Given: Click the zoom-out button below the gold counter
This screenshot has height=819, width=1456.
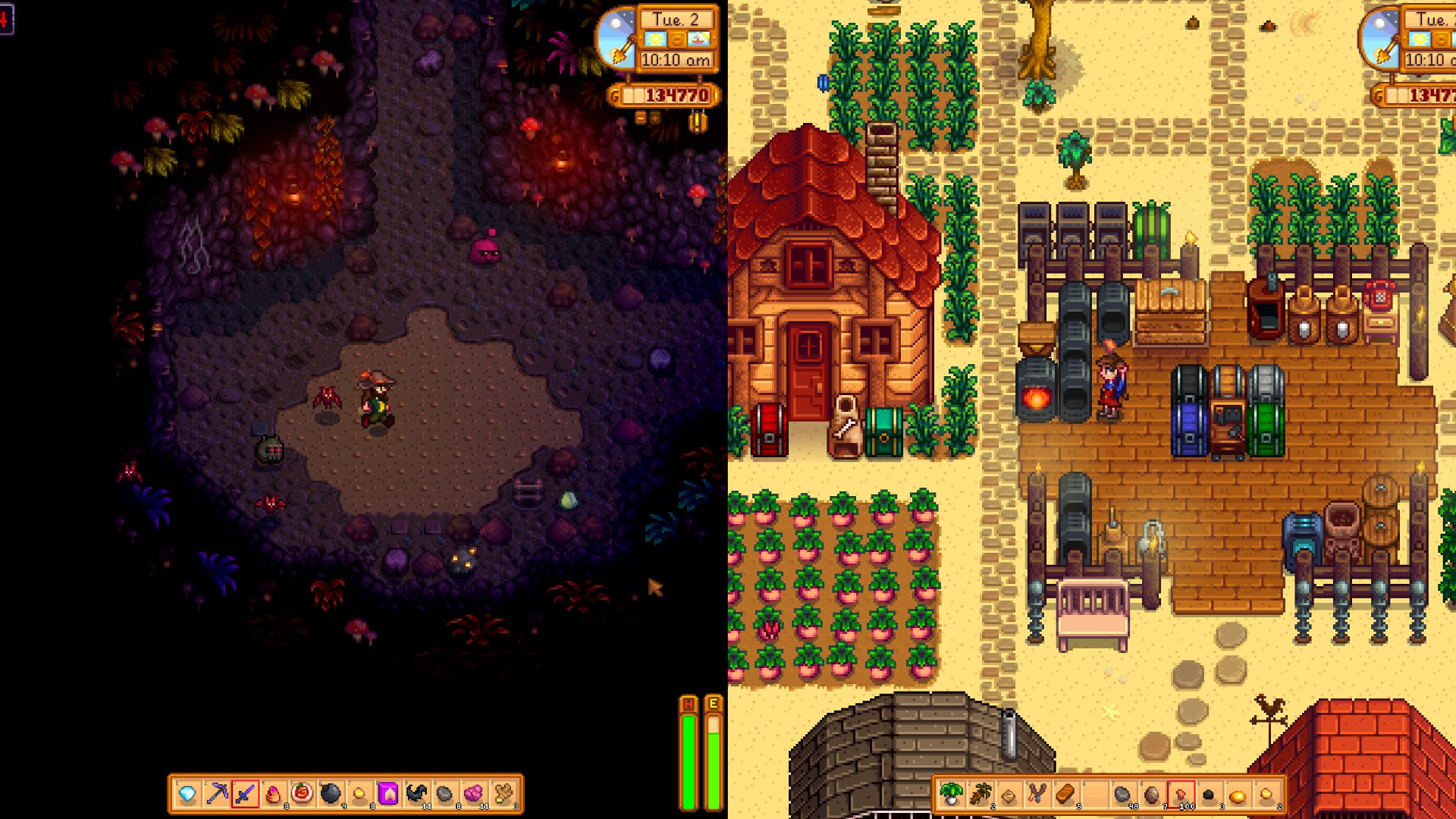Looking at the screenshot, I should tap(641, 118).
